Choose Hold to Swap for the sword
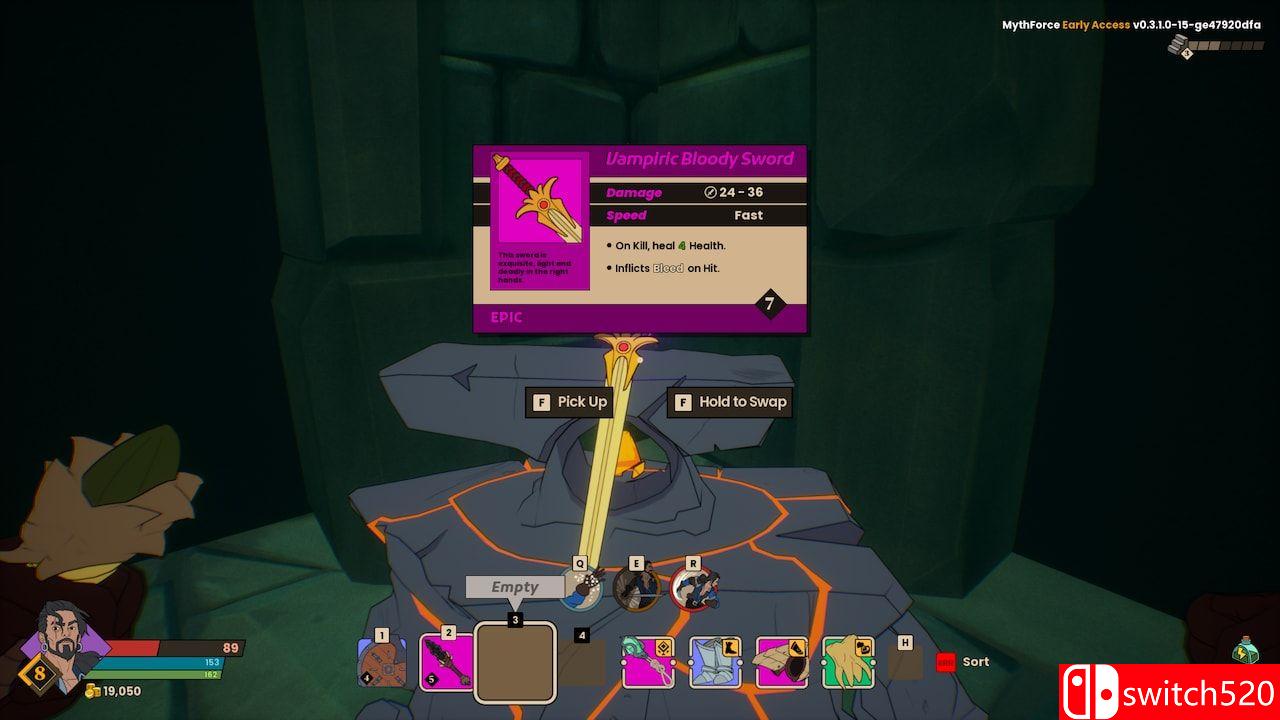 (x=730, y=402)
